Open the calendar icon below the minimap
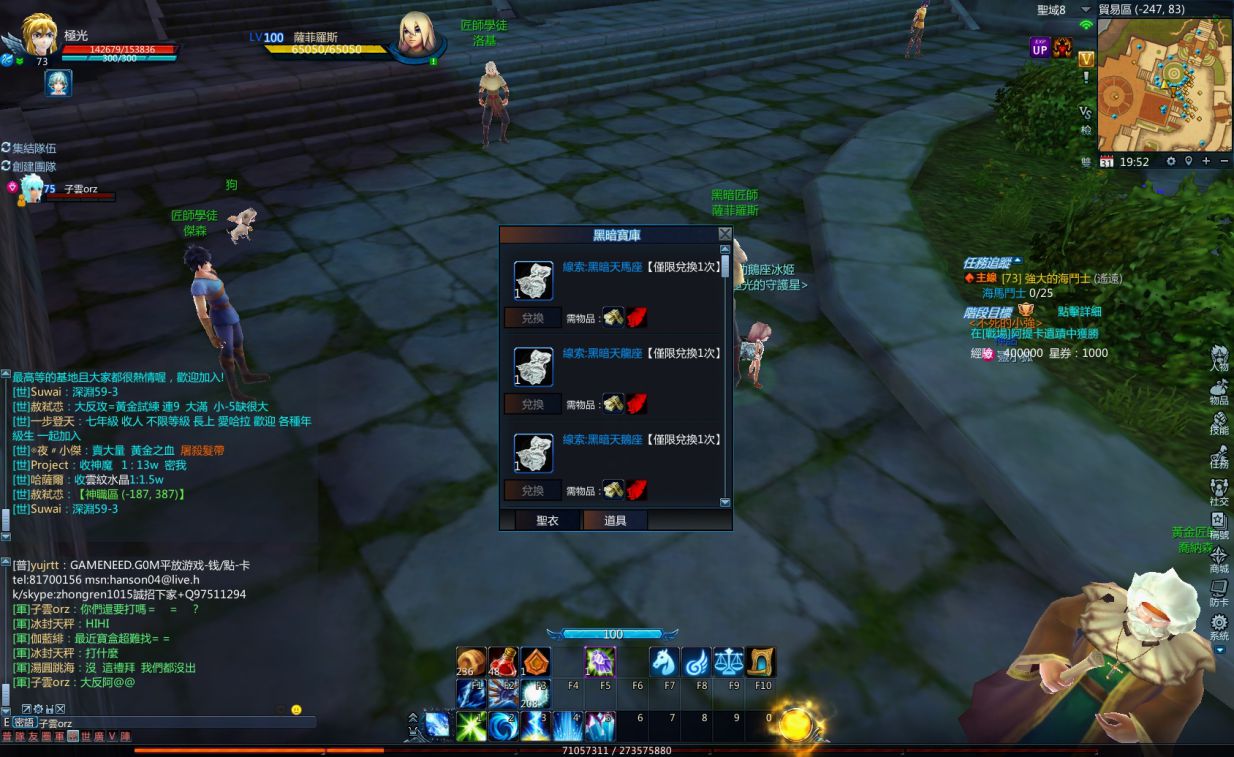 [x=1107, y=161]
